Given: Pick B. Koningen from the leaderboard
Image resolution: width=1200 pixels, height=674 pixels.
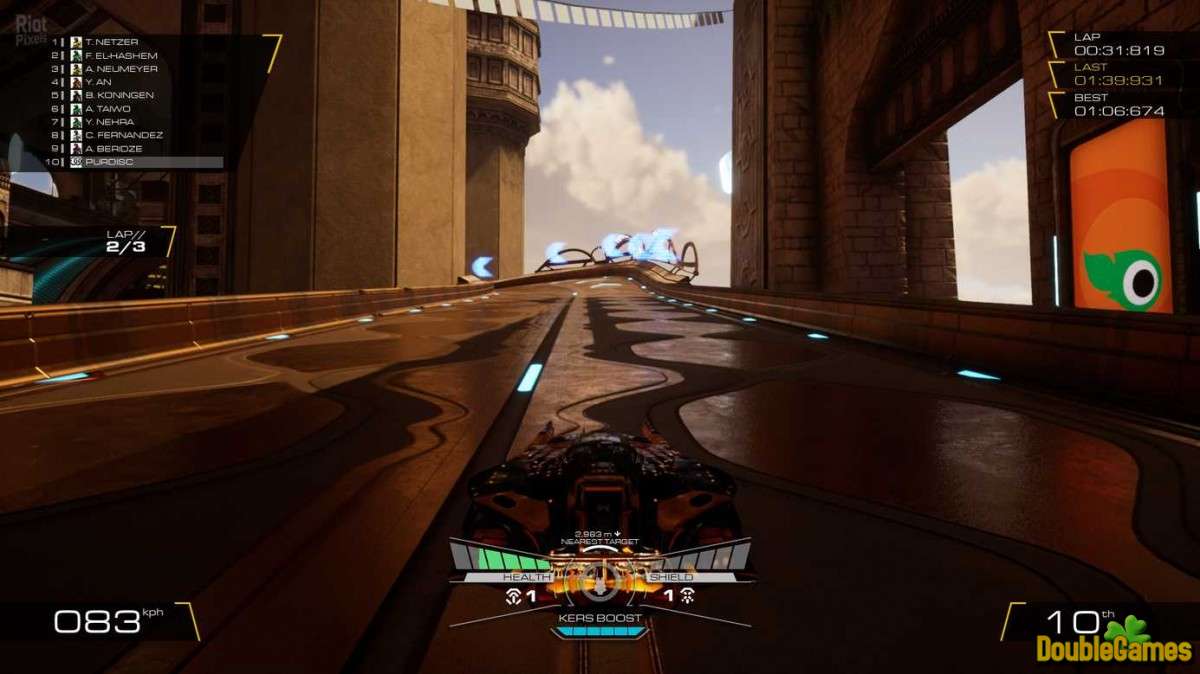Looking at the screenshot, I should 119,95.
